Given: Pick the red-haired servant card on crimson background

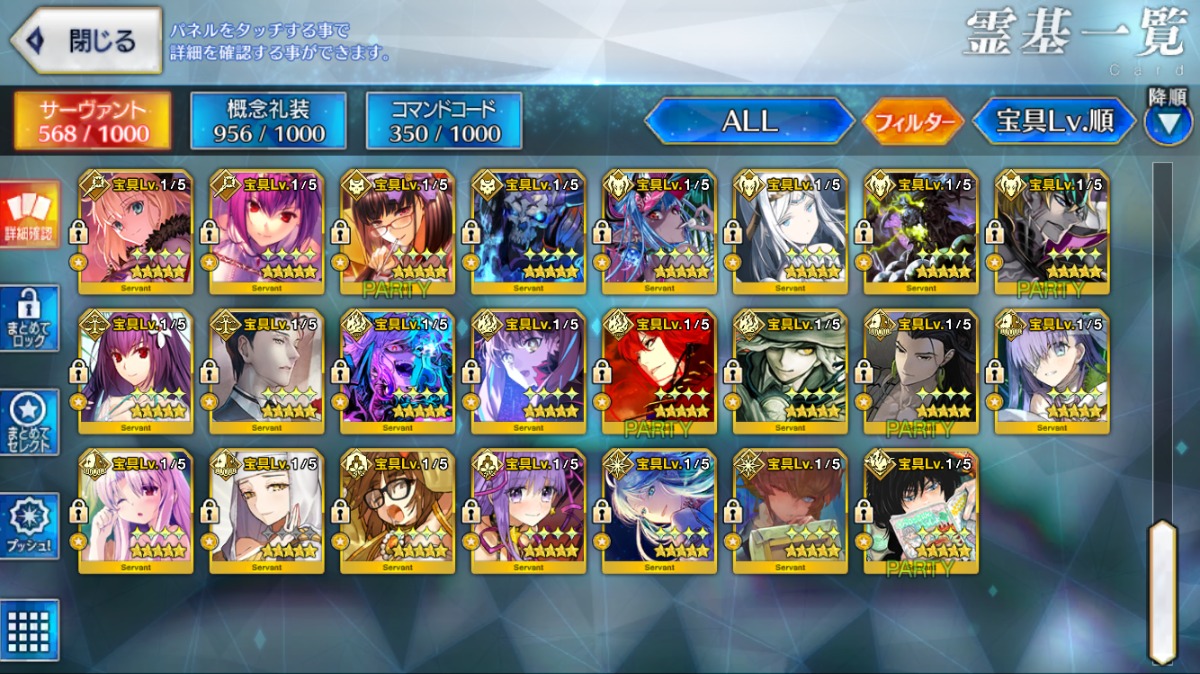Looking at the screenshot, I should click(659, 372).
